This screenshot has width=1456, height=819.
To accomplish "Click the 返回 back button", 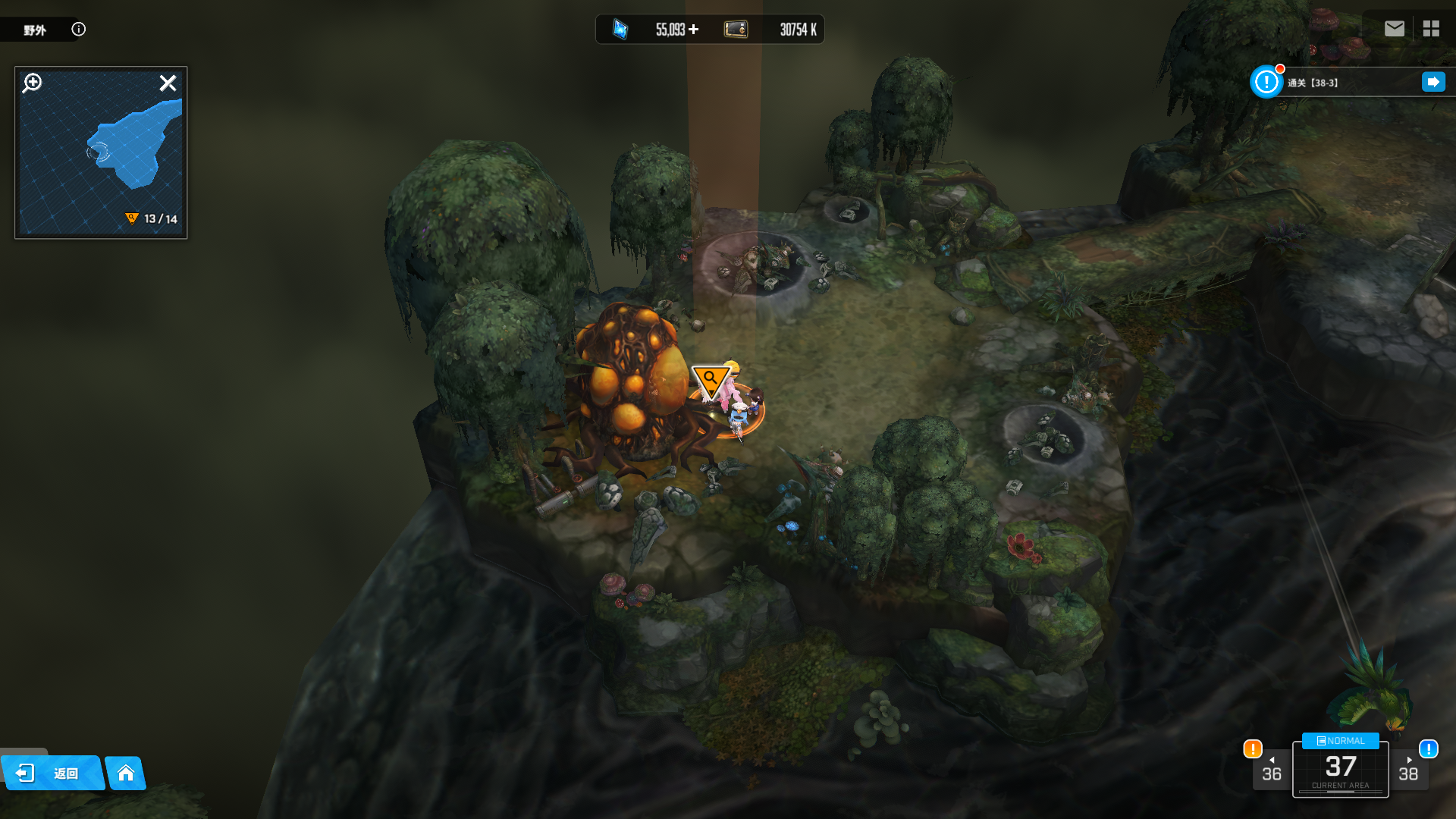I will [x=52, y=773].
